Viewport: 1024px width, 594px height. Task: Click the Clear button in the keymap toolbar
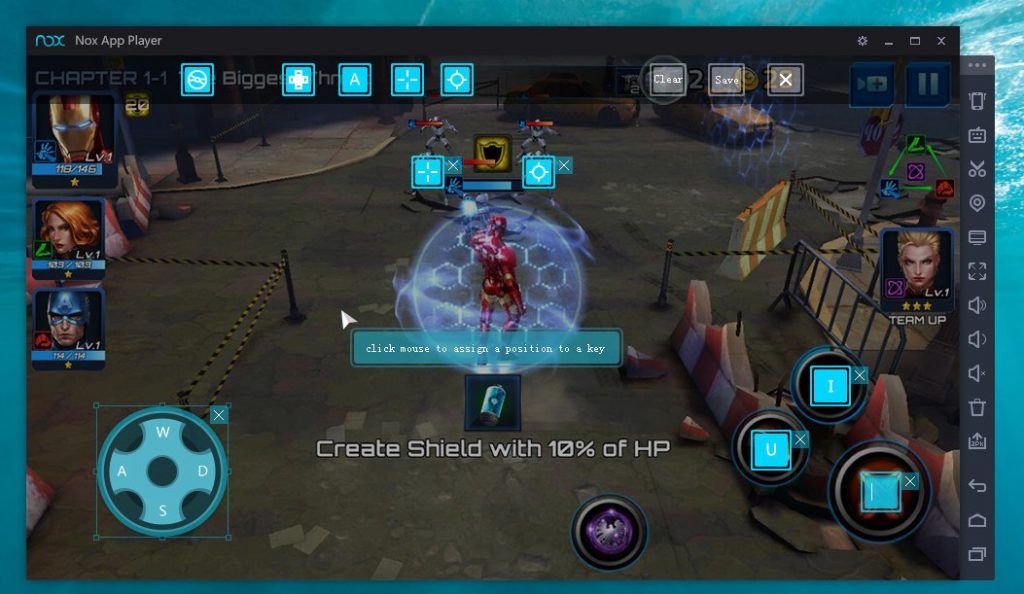667,80
